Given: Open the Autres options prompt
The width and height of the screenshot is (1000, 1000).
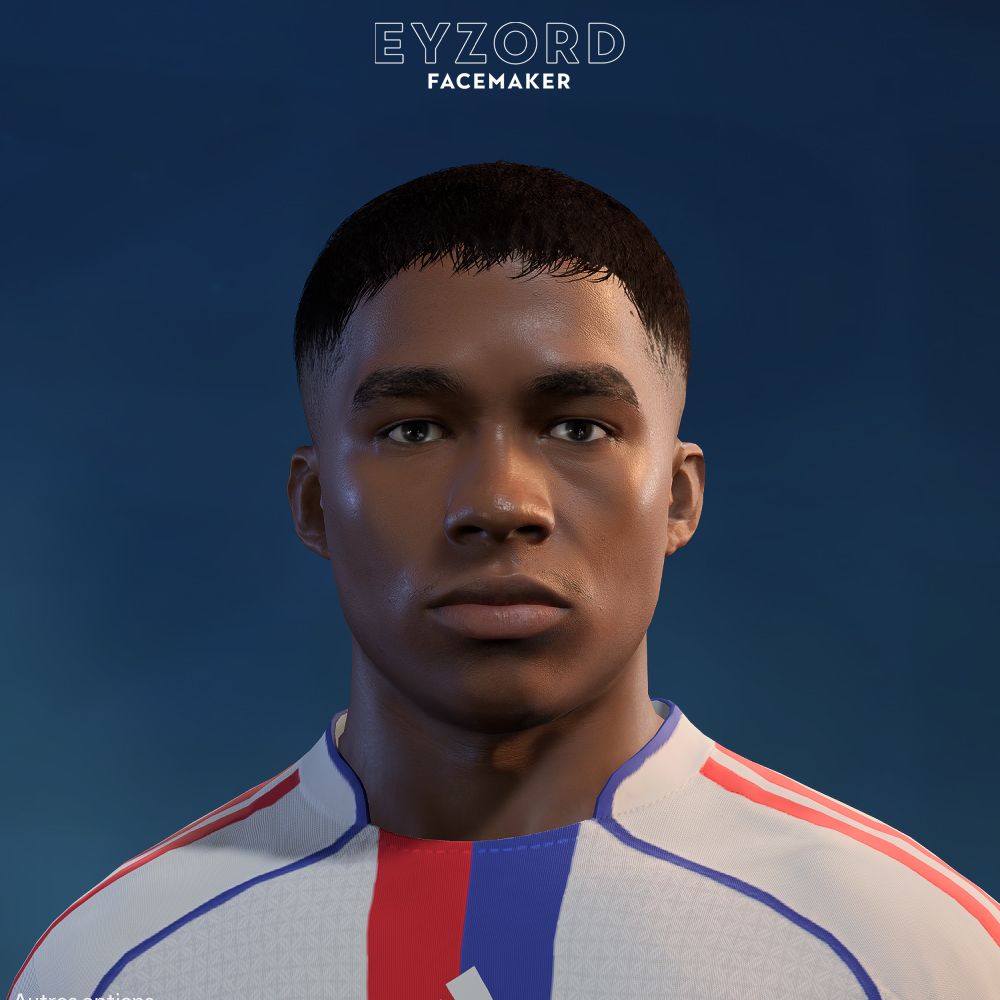Looking at the screenshot, I should click(82, 996).
